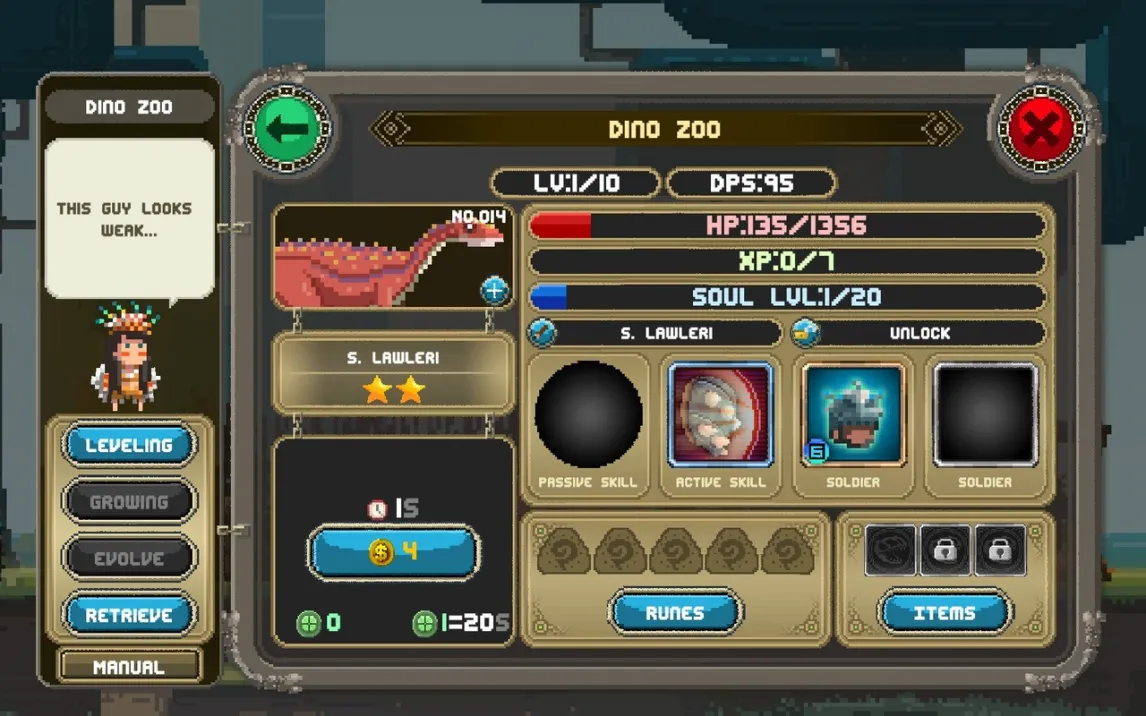Open the Items menu

pos(944,613)
